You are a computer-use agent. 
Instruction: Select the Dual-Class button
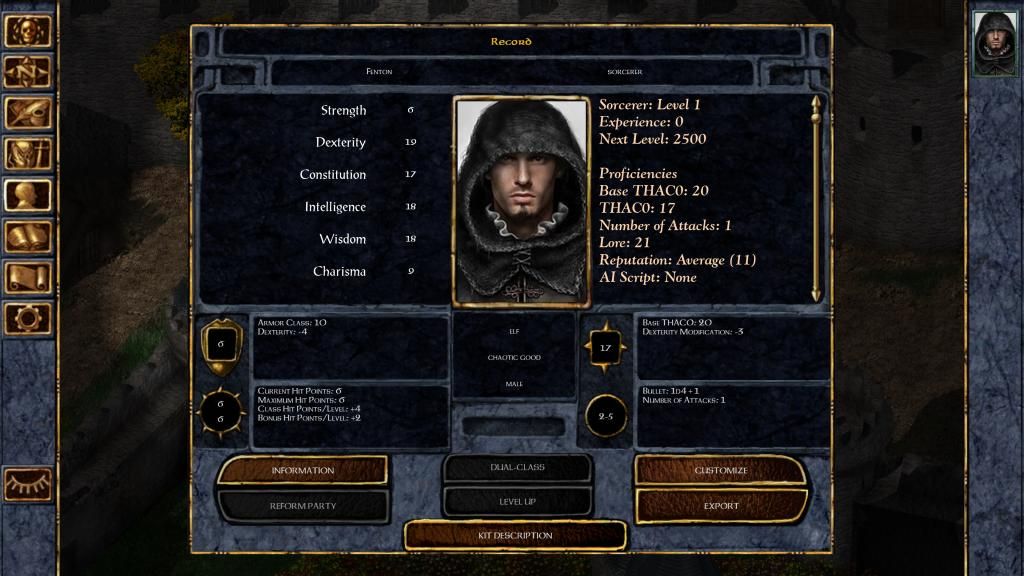click(518, 467)
